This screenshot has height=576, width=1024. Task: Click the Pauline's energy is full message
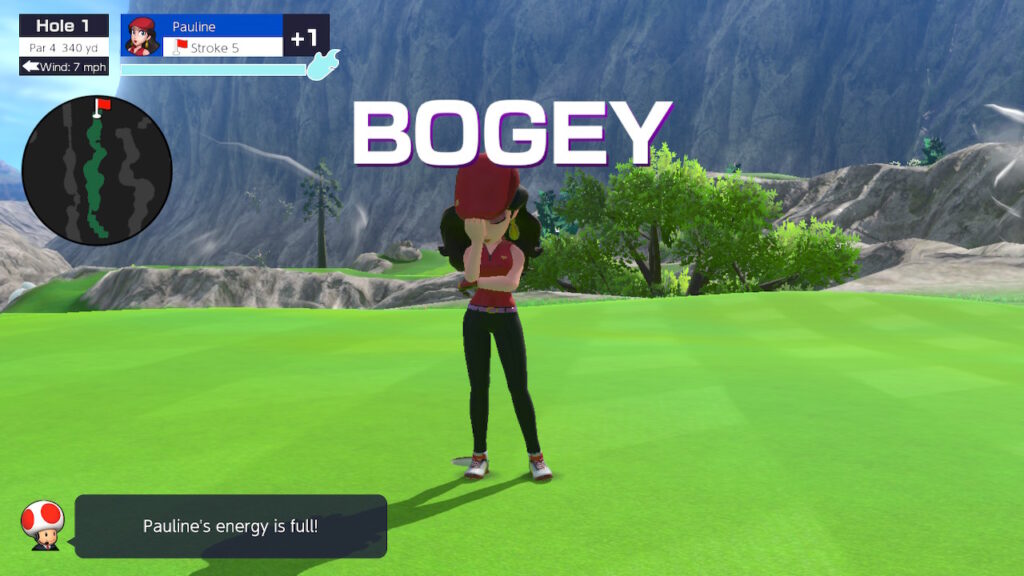231,526
